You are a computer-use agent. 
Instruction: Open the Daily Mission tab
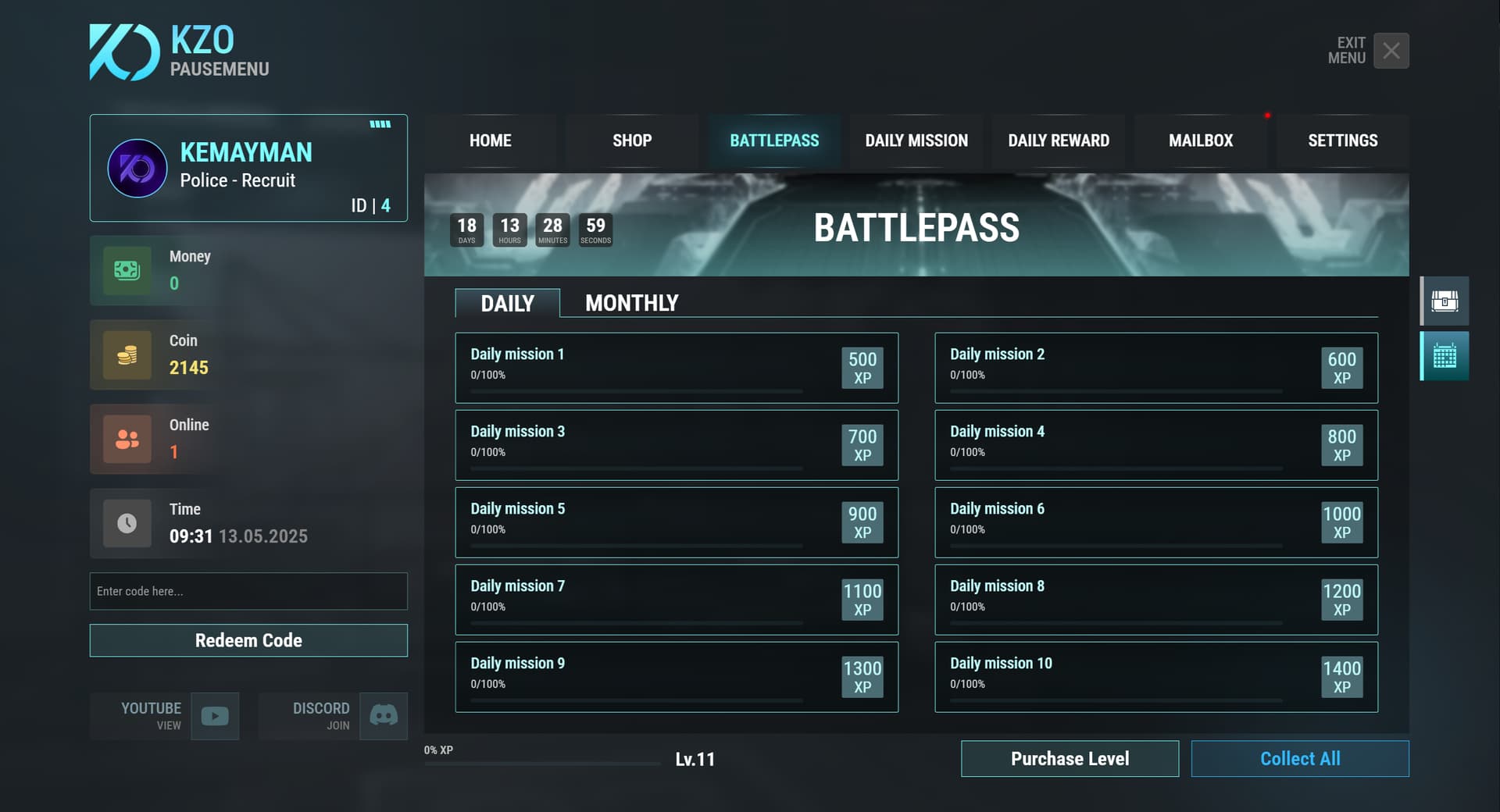[x=916, y=141]
